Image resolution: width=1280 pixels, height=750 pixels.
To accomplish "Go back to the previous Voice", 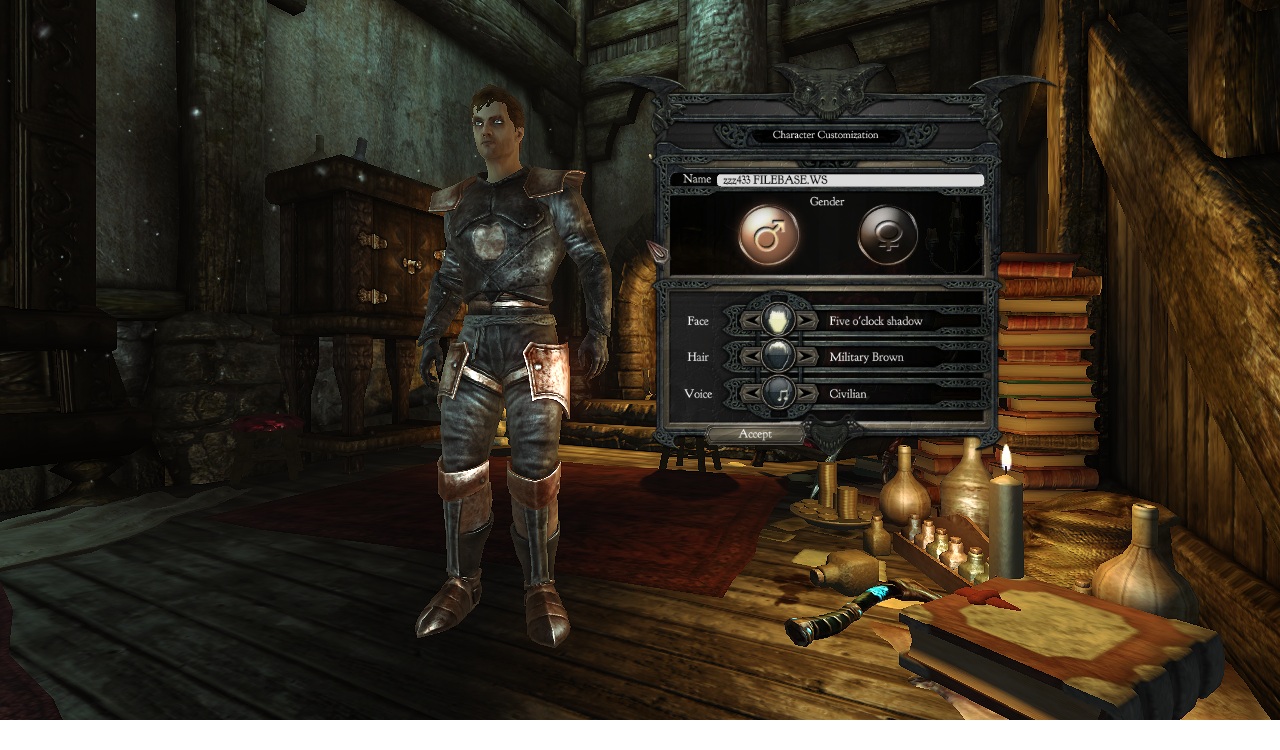I will 751,394.
